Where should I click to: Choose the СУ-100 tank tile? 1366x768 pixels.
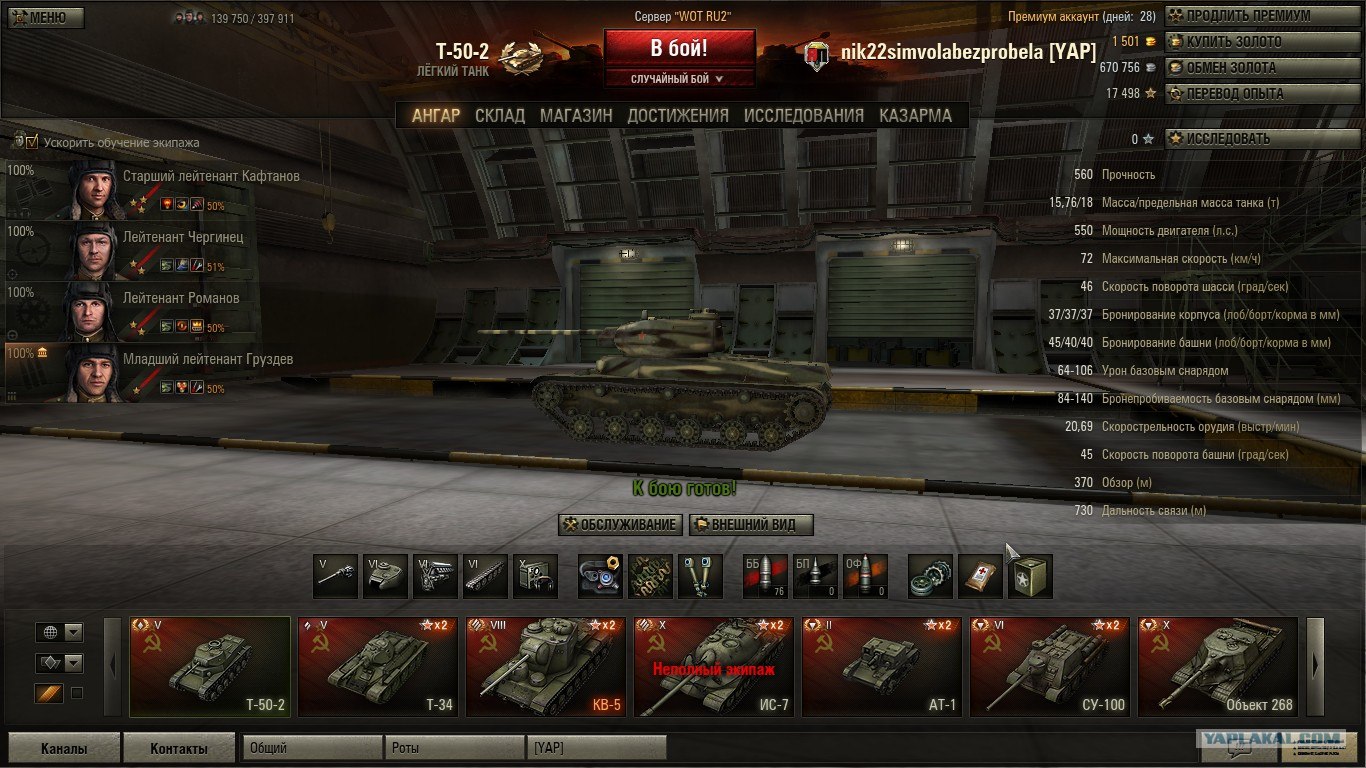click(1050, 667)
